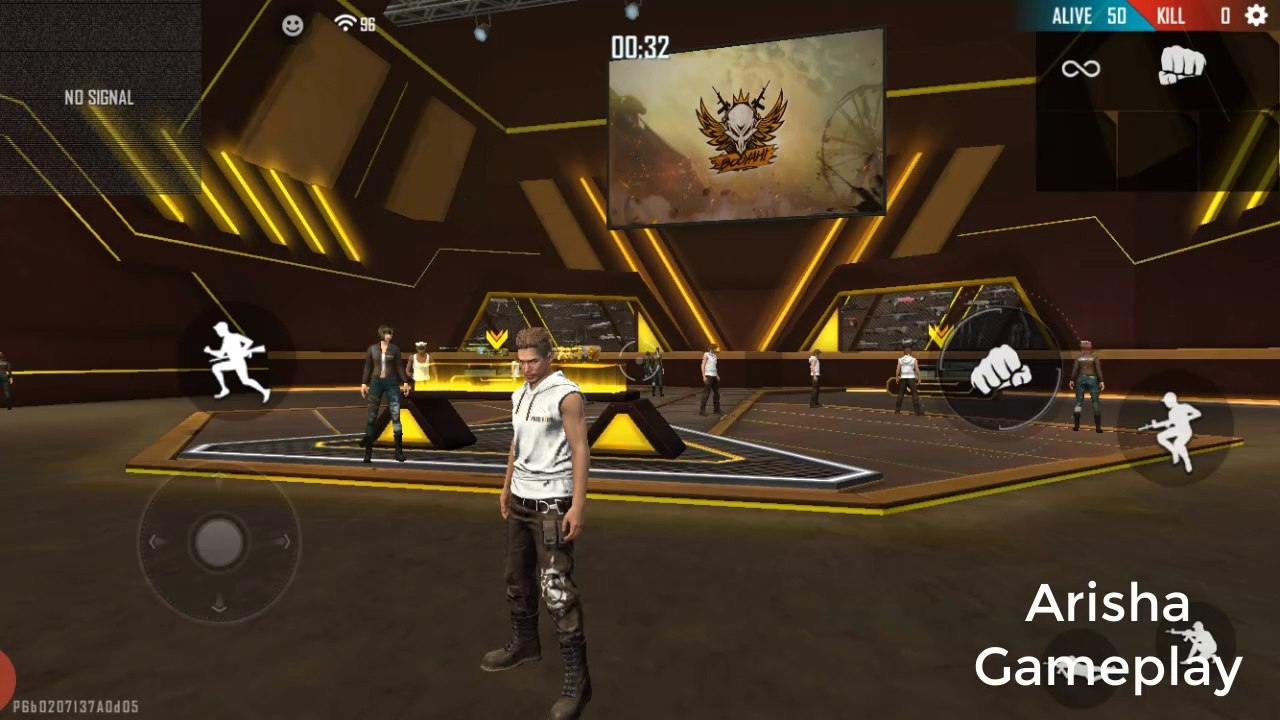Punch with the large fist attack button
The height and width of the screenshot is (720, 1280).
point(1000,369)
